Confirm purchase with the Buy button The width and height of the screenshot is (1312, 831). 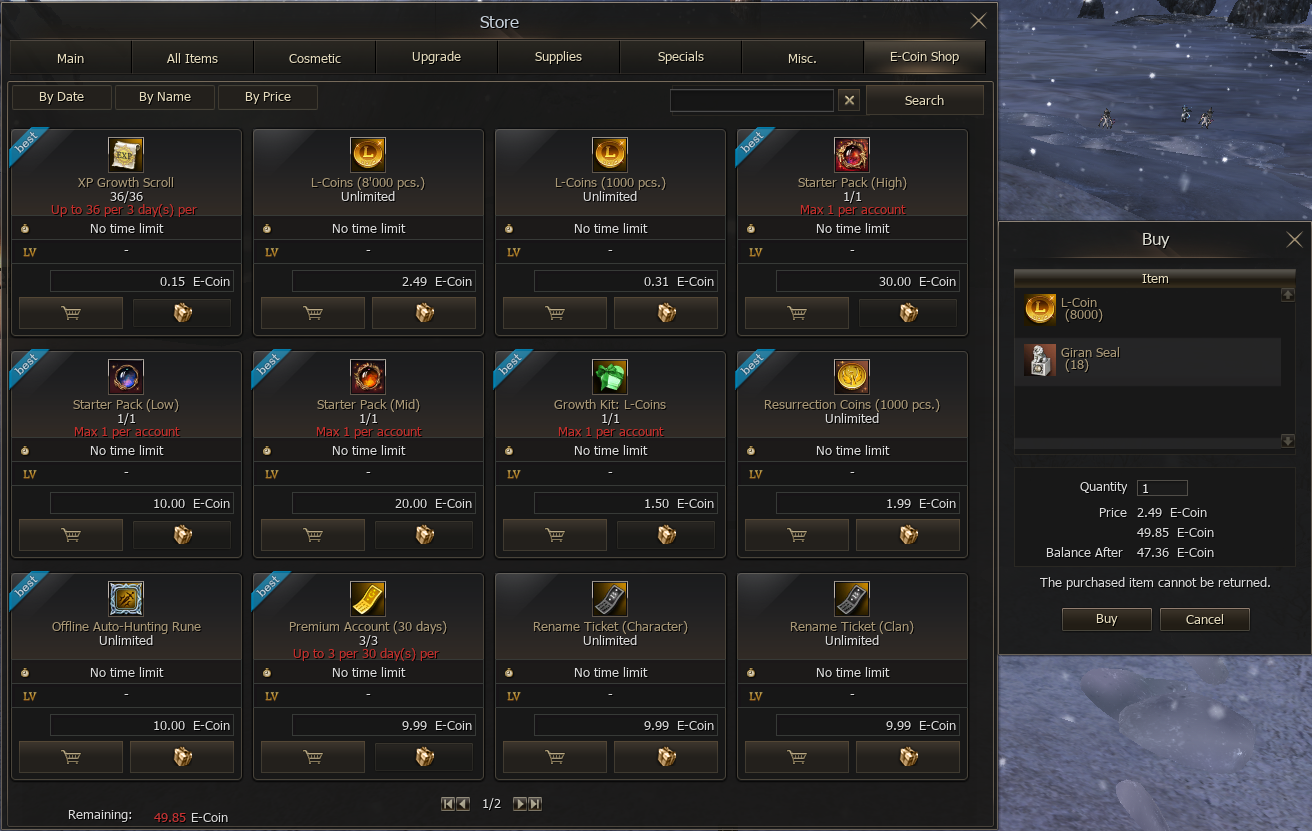[x=1106, y=619]
